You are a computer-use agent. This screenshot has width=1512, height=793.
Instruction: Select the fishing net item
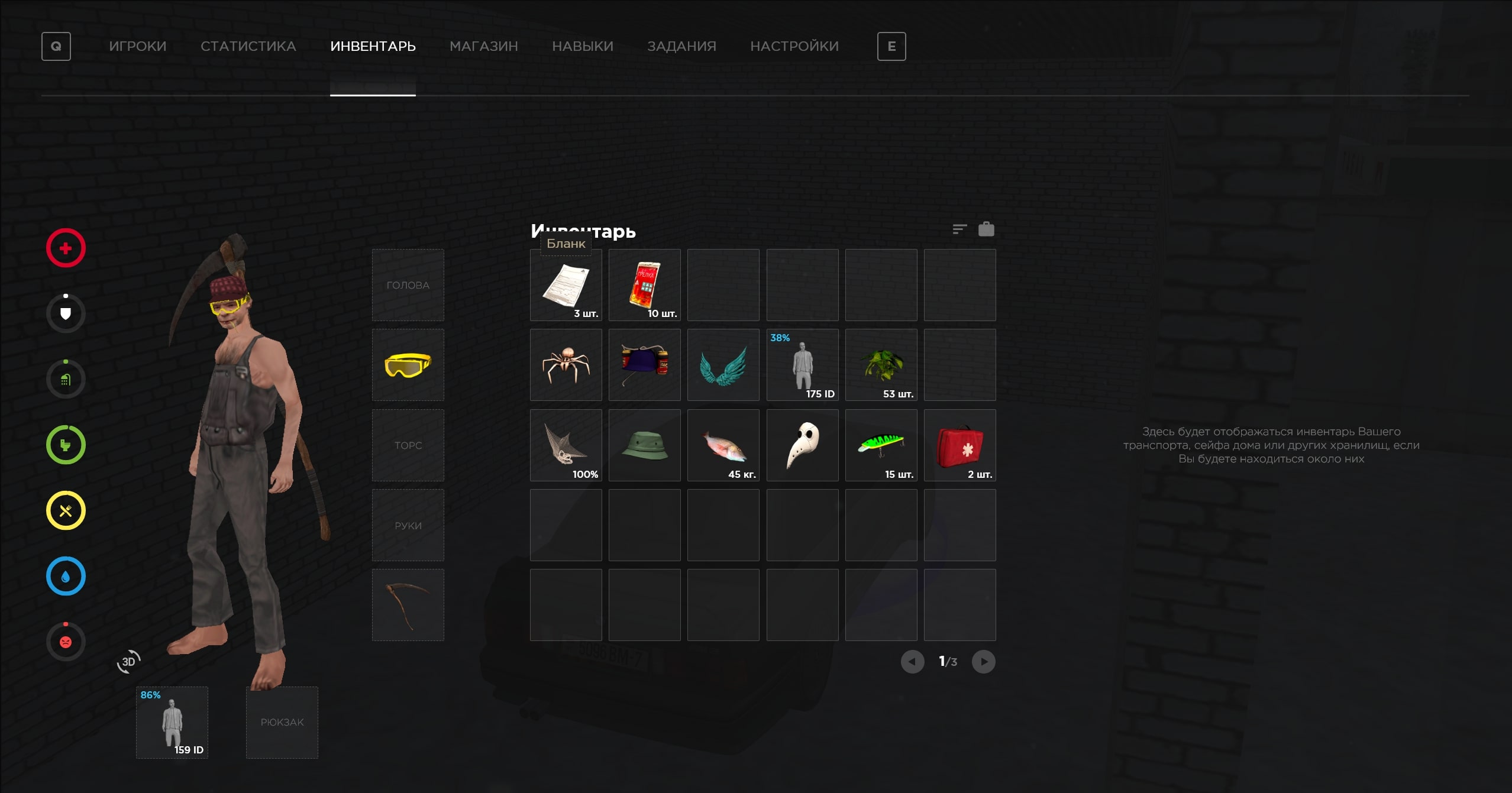click(x=566, y=445)
